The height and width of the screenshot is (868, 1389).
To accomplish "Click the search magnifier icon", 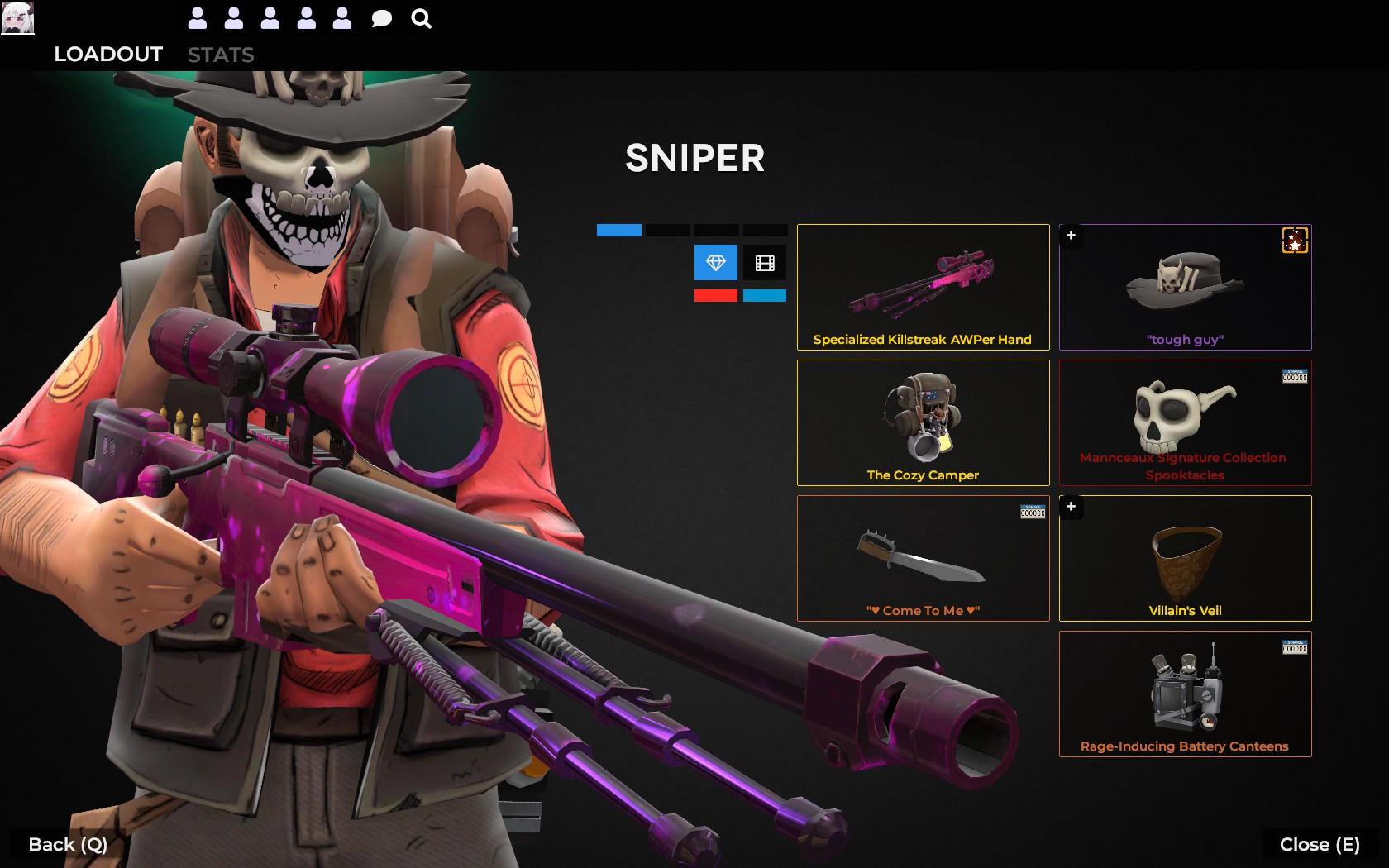I will click(x=422, y=17).
